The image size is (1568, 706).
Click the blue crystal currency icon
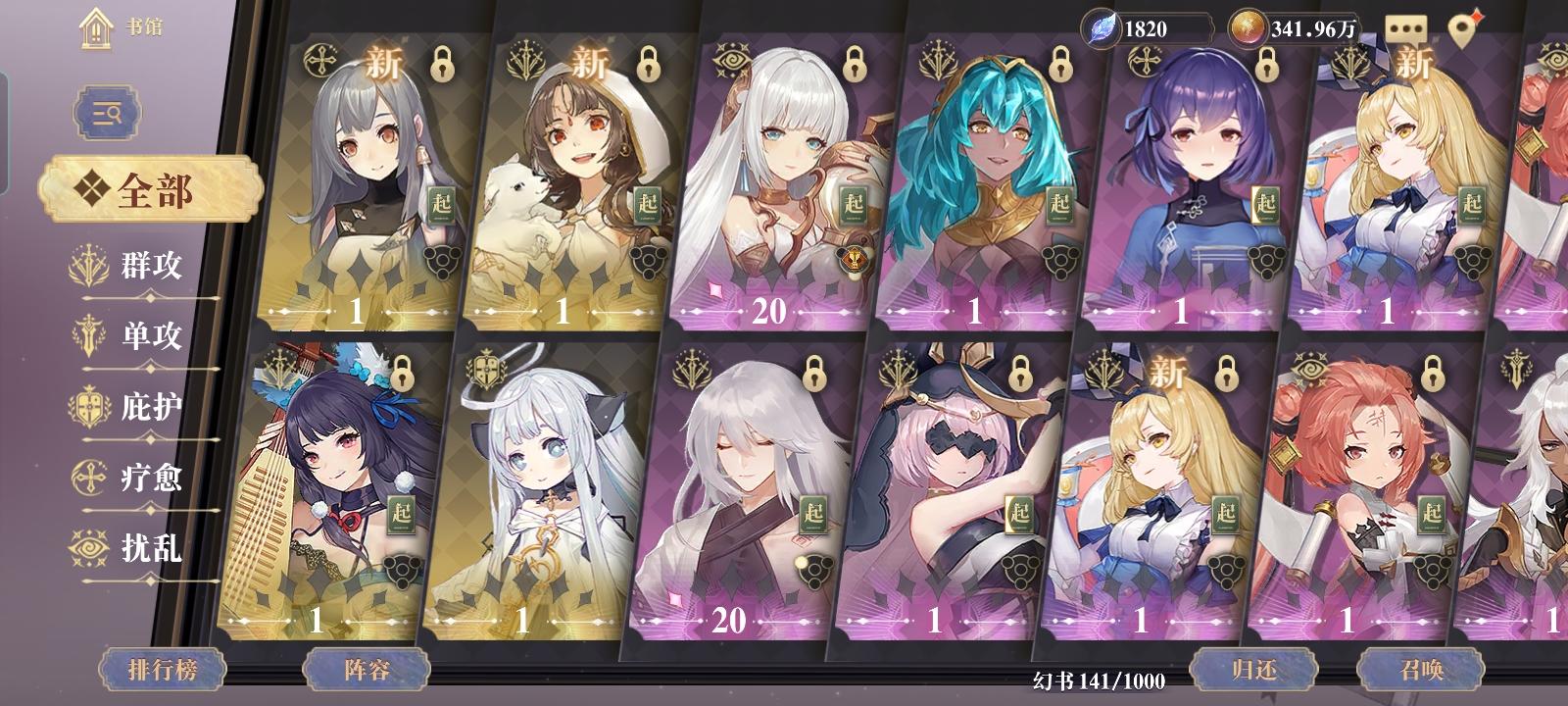click(x=1102, y=25)
